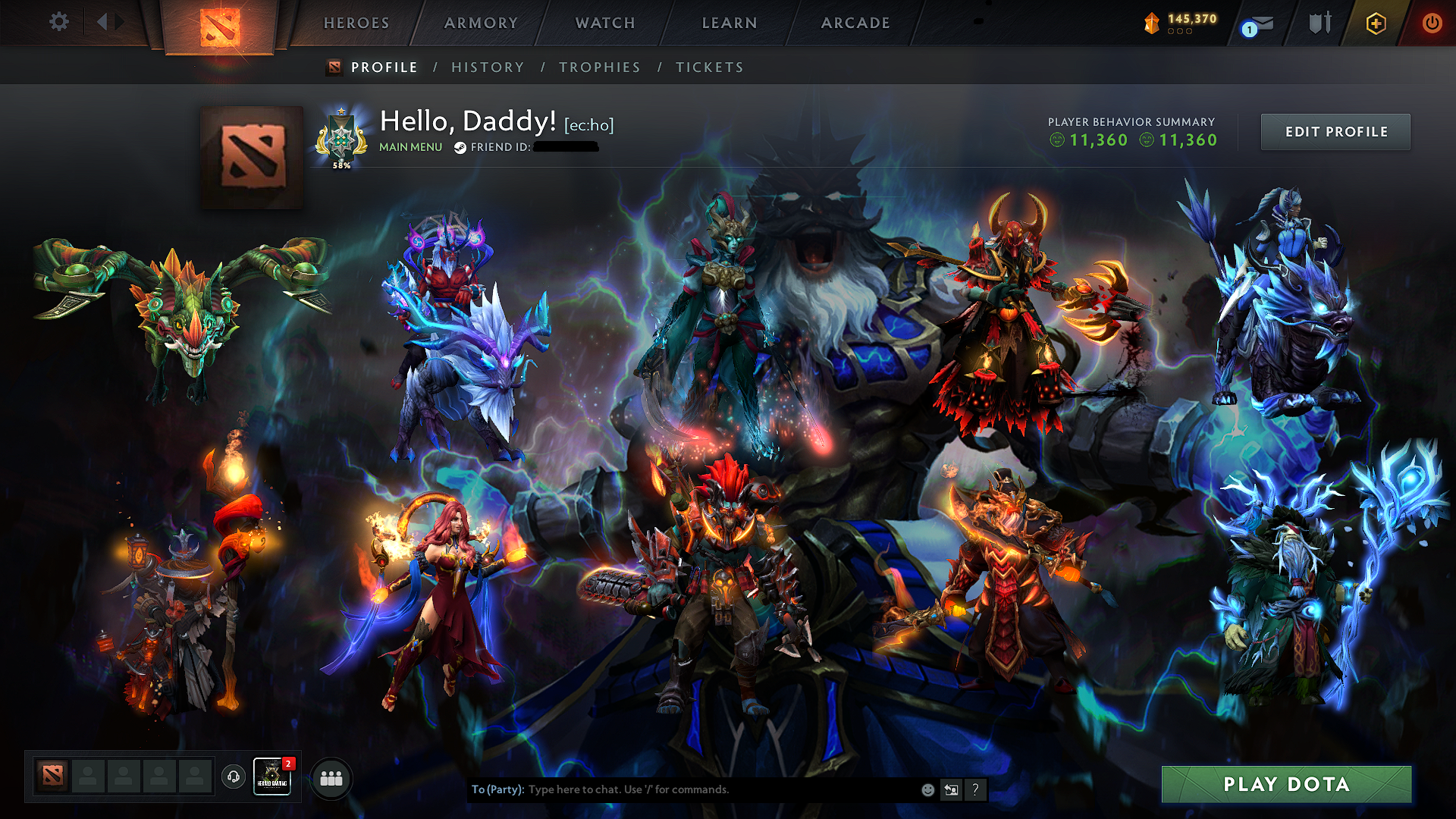Screen dimensions: 1456x819
Task: Open the Dota Plus hexagon icon
Action: (1375, 23)
